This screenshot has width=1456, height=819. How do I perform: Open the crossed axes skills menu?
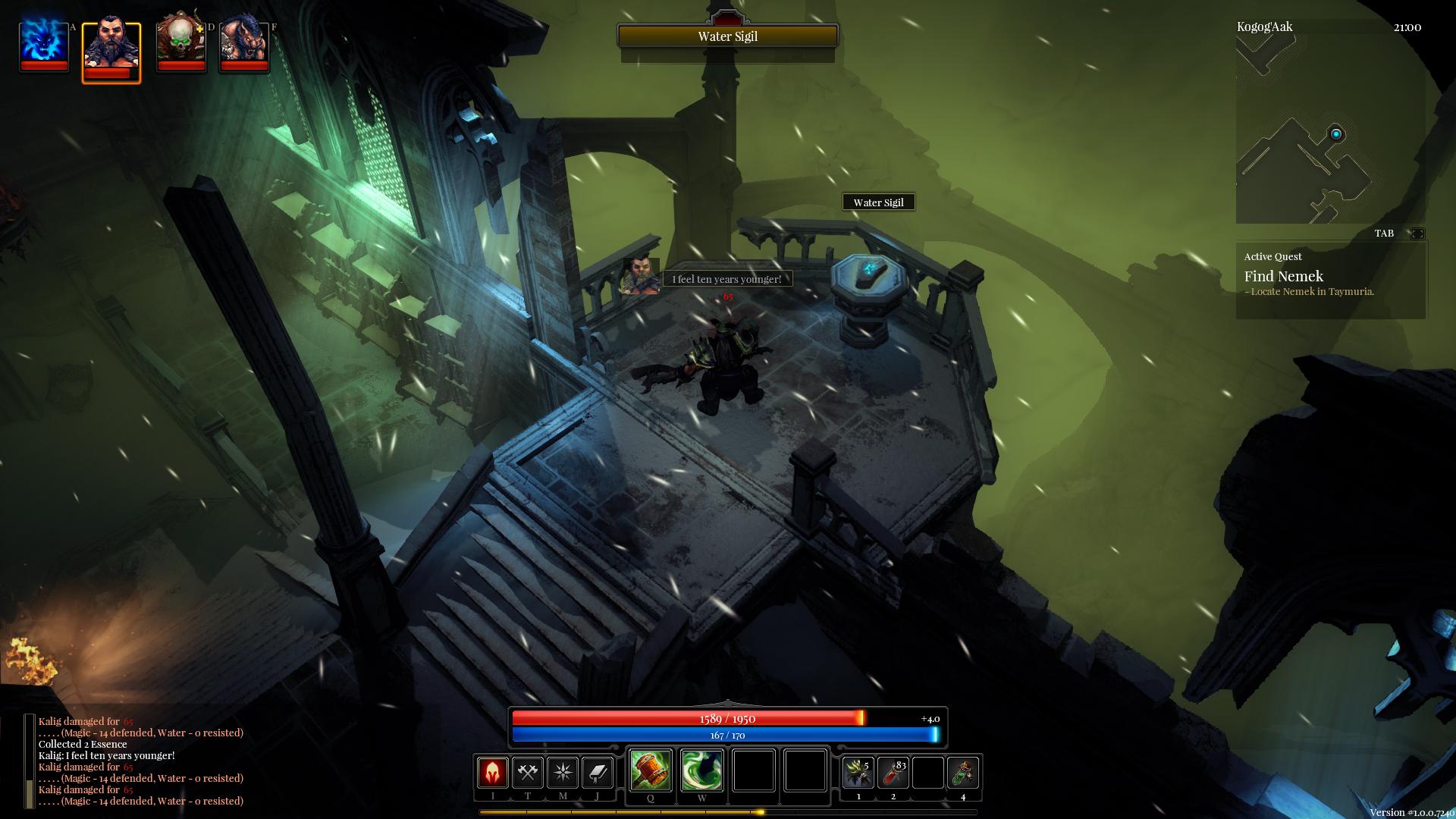527,773
